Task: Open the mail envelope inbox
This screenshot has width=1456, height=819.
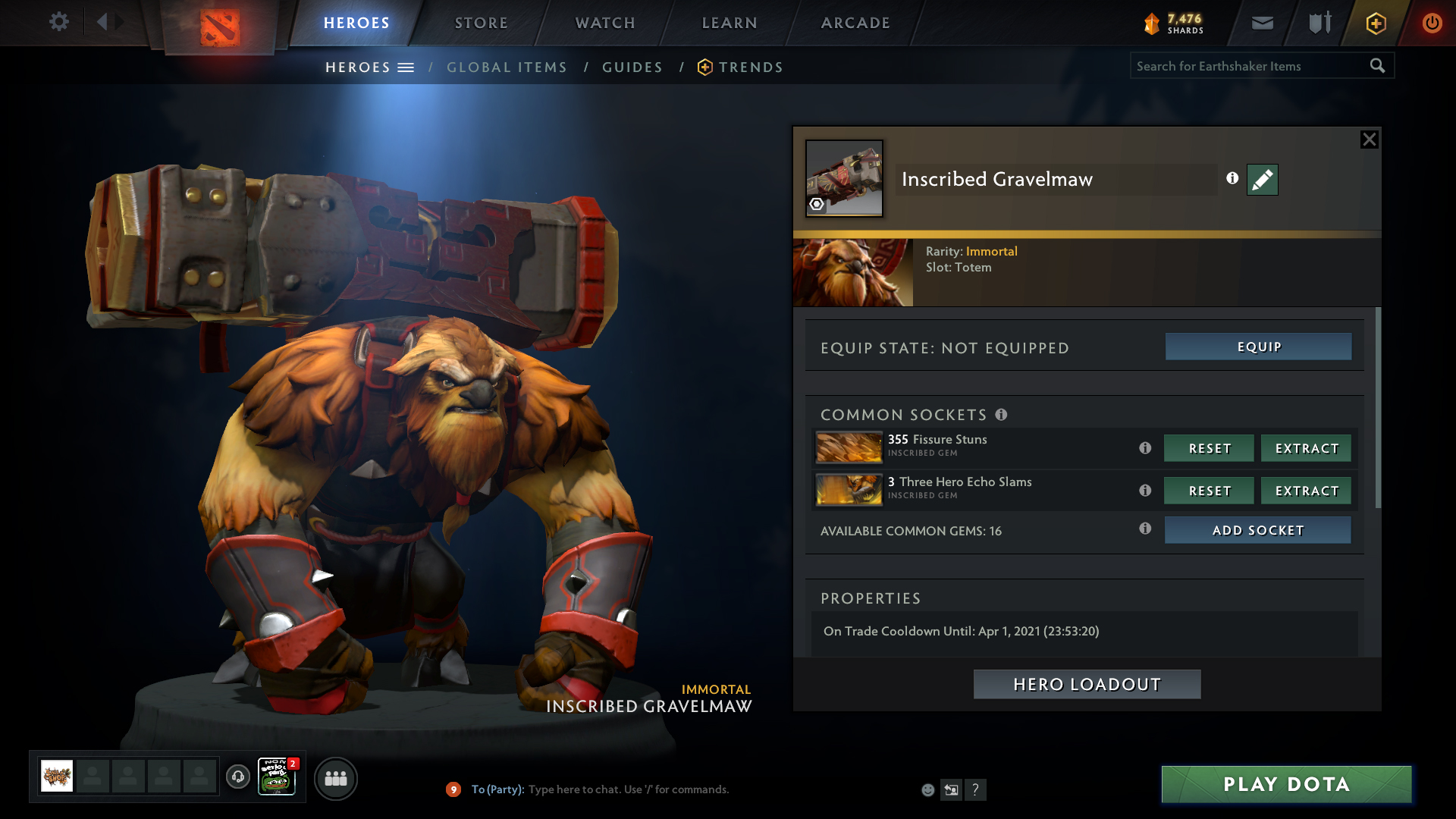Action: (1262, 23)
